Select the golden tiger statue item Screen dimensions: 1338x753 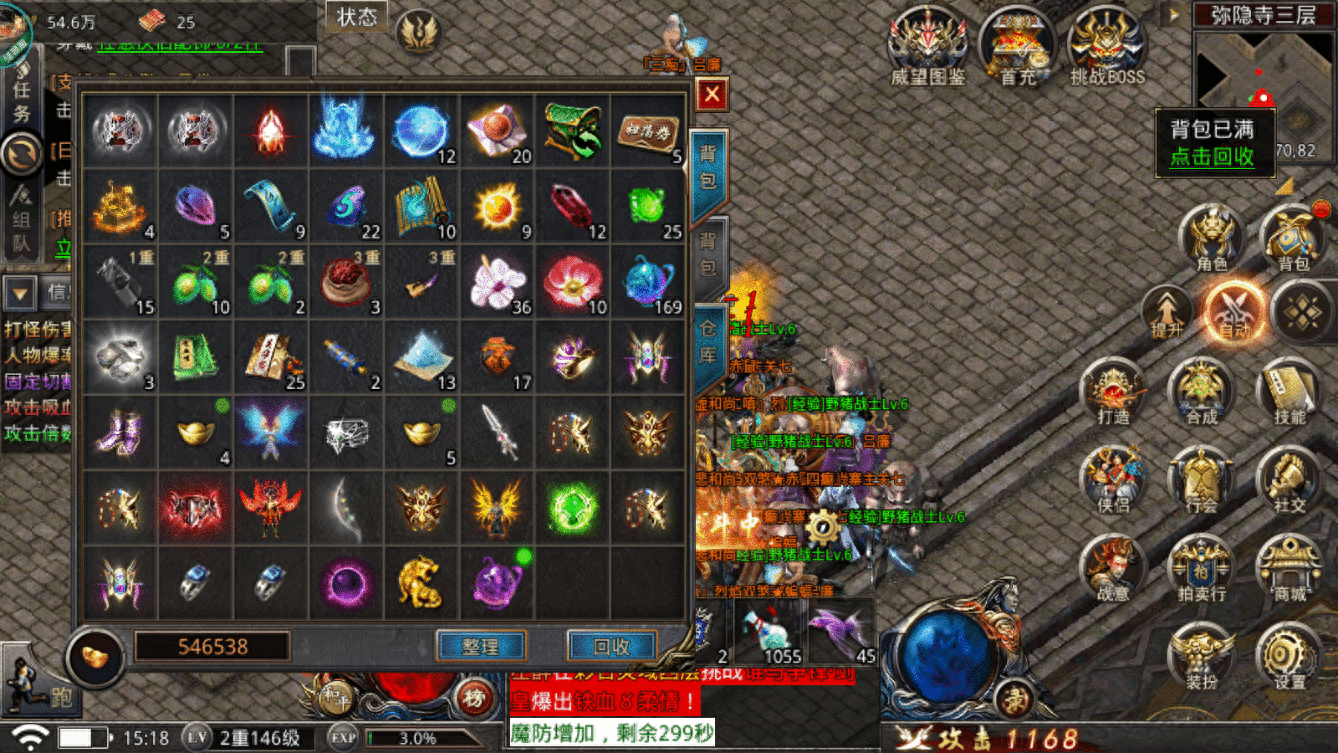(x=421, y=583)
